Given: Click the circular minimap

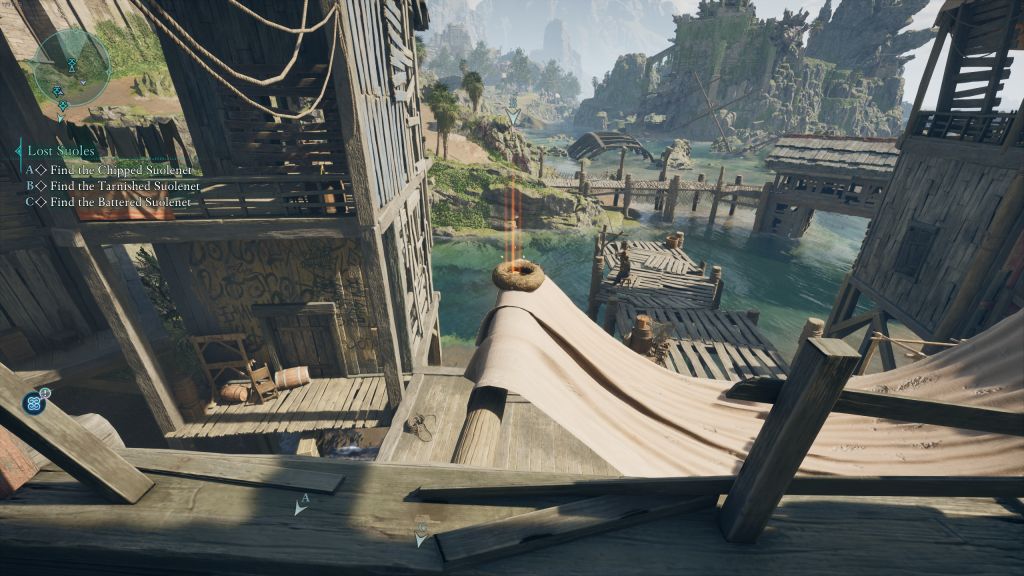Looking at the screenshot, I should point(70,66).
